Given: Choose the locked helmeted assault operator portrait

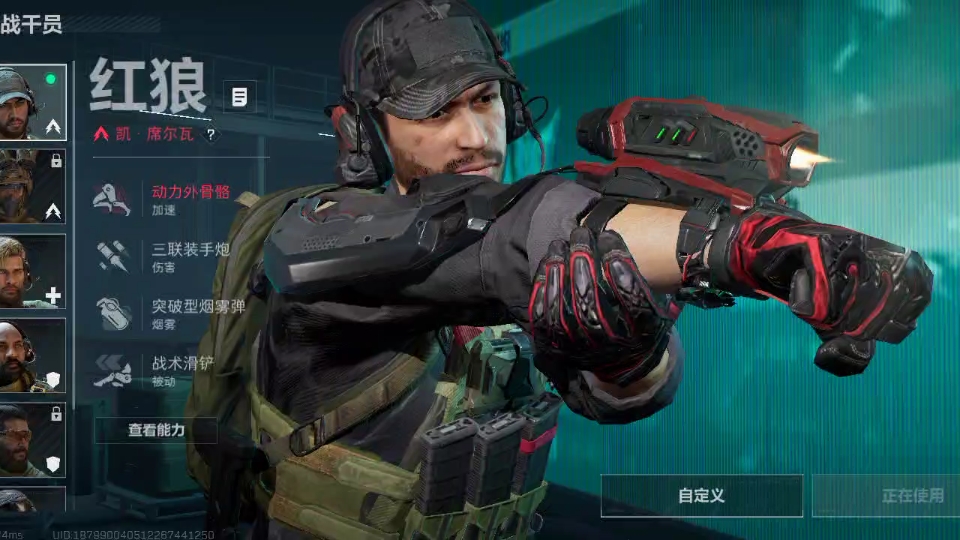Looking at the screenshot, I should click(32, 186).
